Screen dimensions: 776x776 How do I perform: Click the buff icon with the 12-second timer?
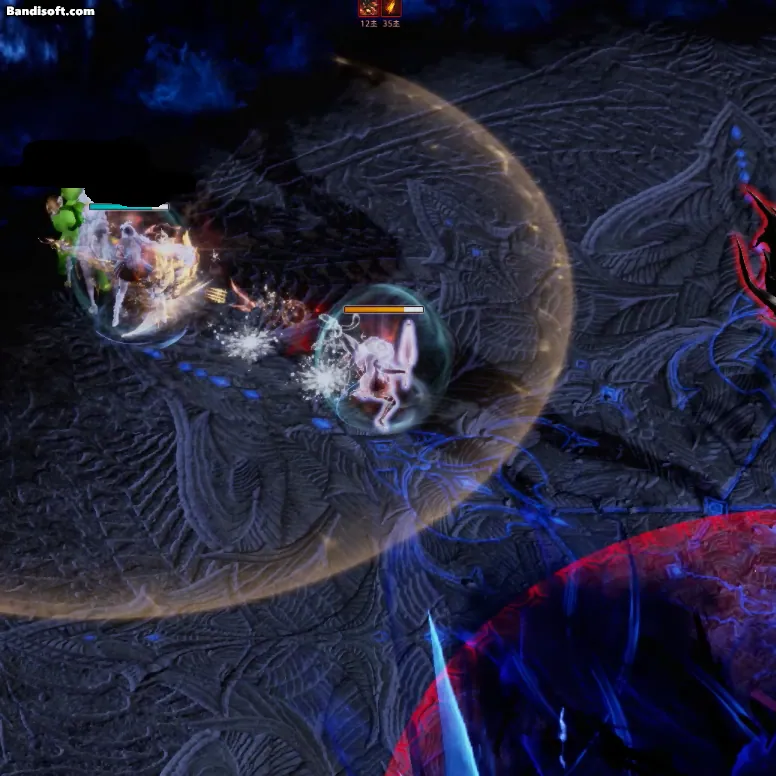pos(369,8)
